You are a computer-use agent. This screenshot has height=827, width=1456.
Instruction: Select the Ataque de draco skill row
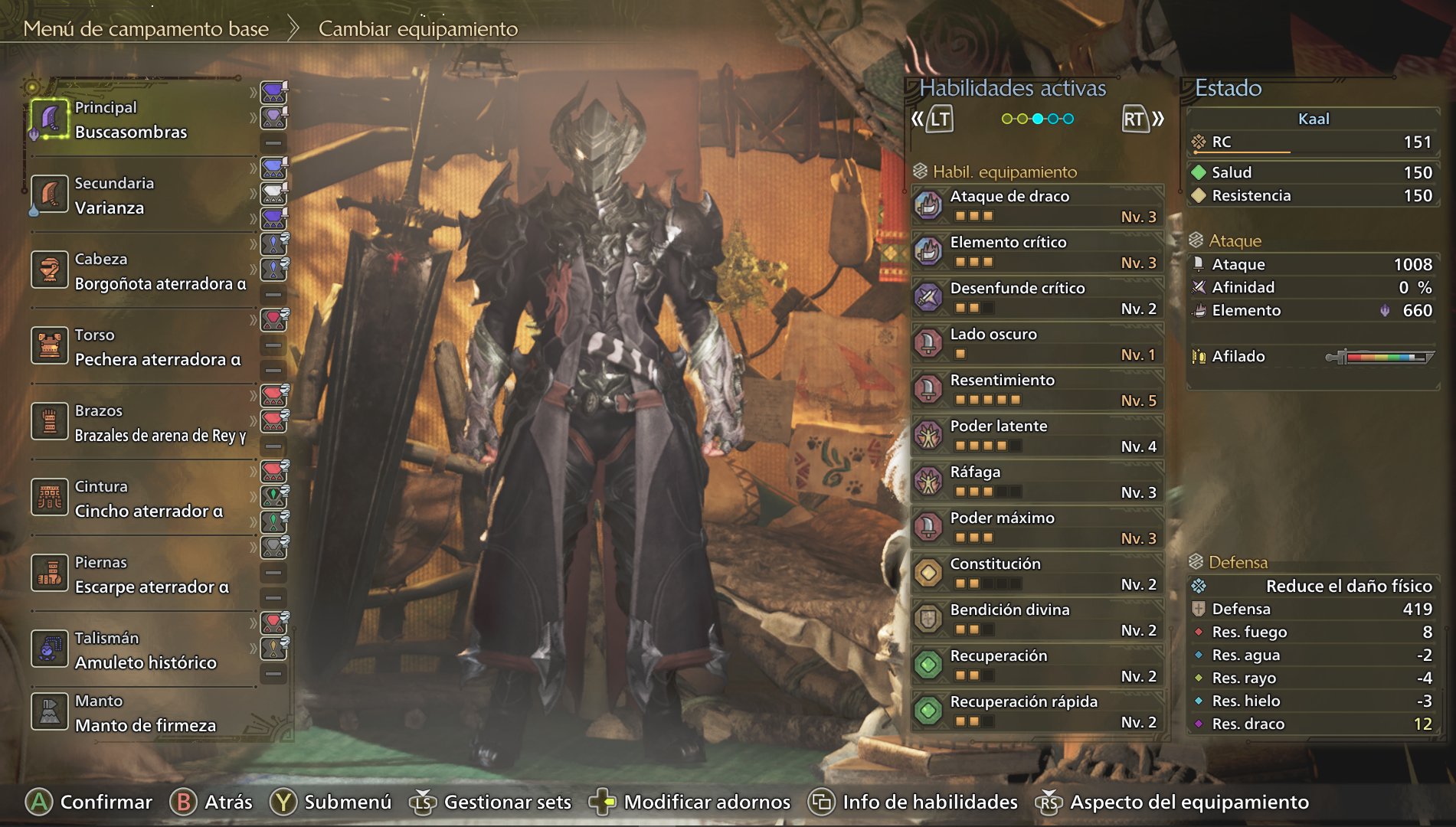pyautogui.click(x=1038, y=206)
